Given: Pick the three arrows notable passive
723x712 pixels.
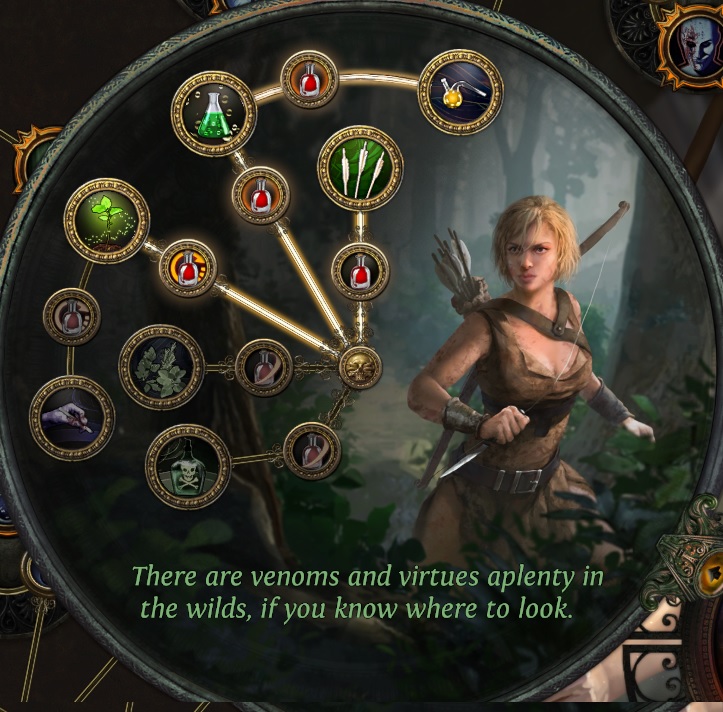Looking at the screenshot, I should 360,167.
